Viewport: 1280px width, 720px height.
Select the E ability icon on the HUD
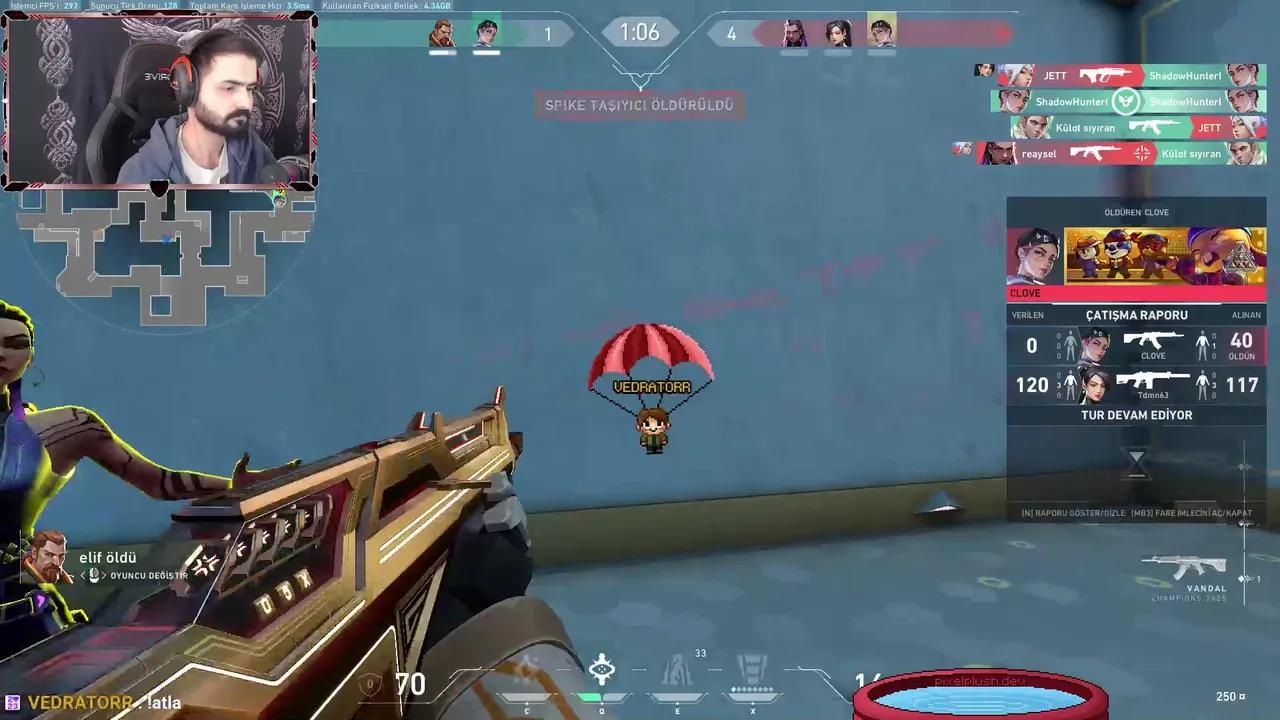coord(677,668)
